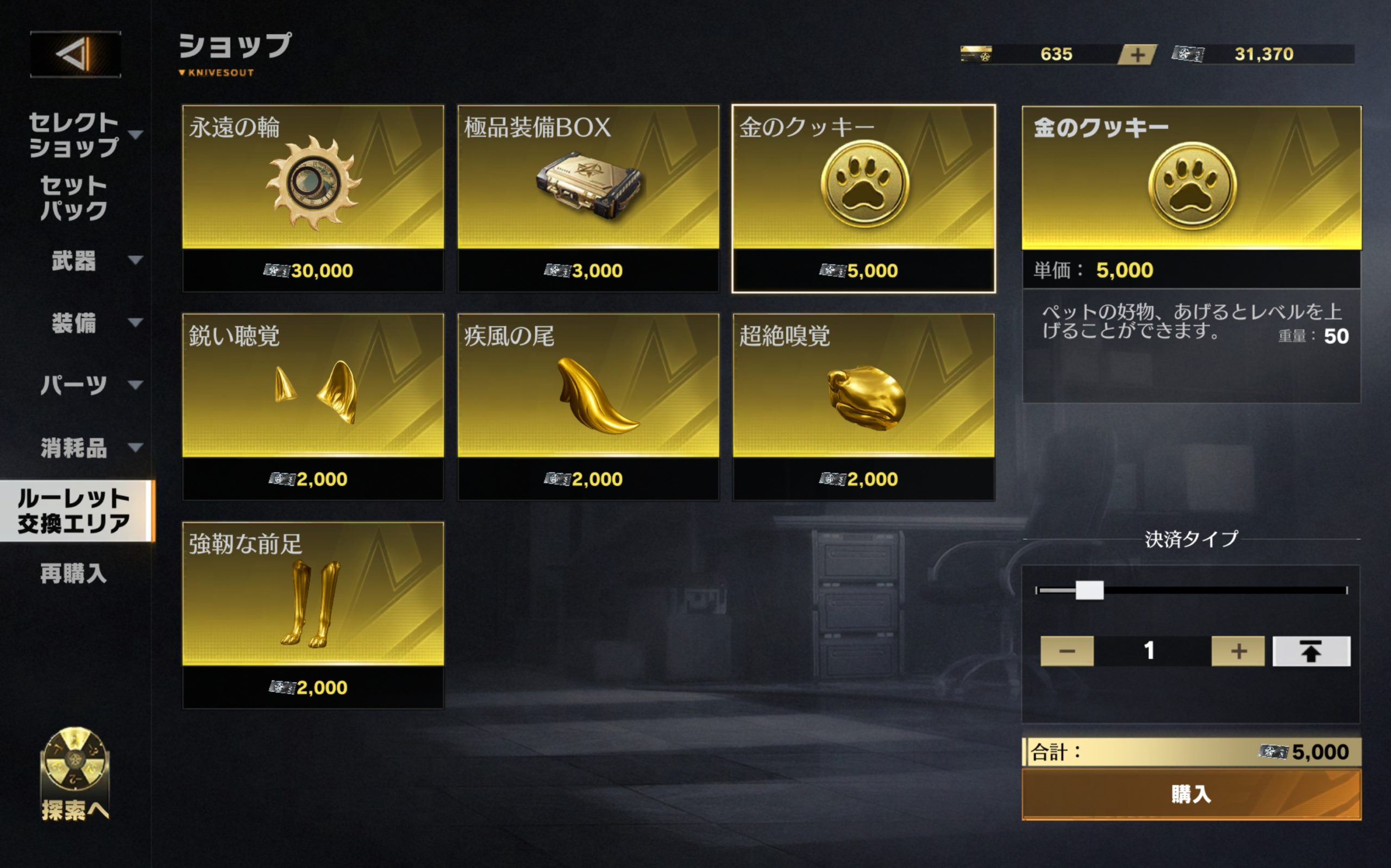
Task: Expand the セレクトショップ category
Action: pos(74,134)
